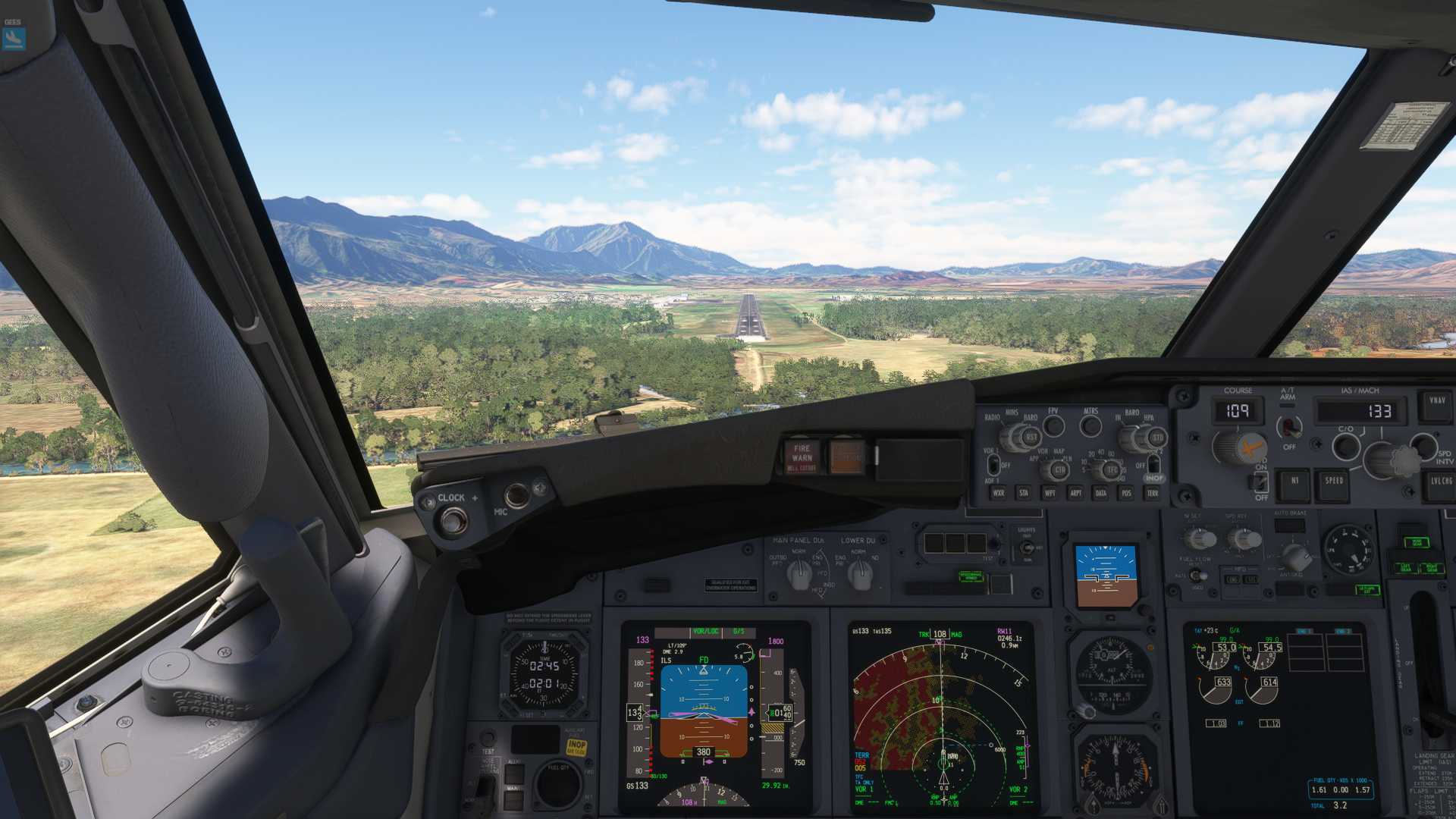Viewport: 1456px width, 819px height.
Task: Enable the ARPT airports display button
Action: coord(1075,493)
